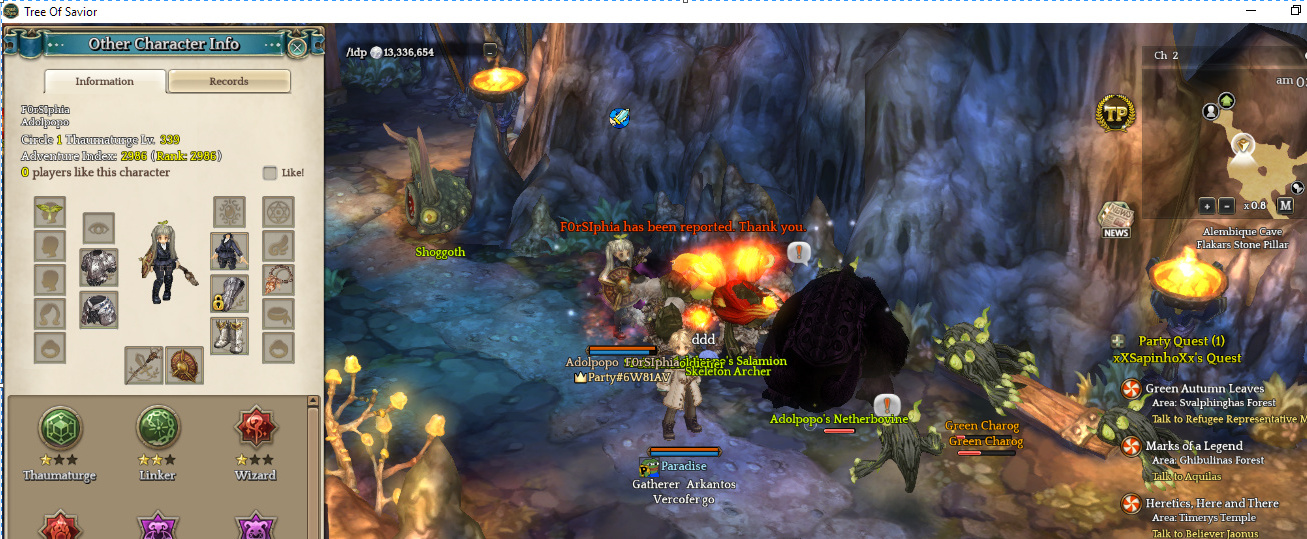The width and height of the screenshot is (1307, 539).
Task: Select the Information tab
Action: coord(105,81)
